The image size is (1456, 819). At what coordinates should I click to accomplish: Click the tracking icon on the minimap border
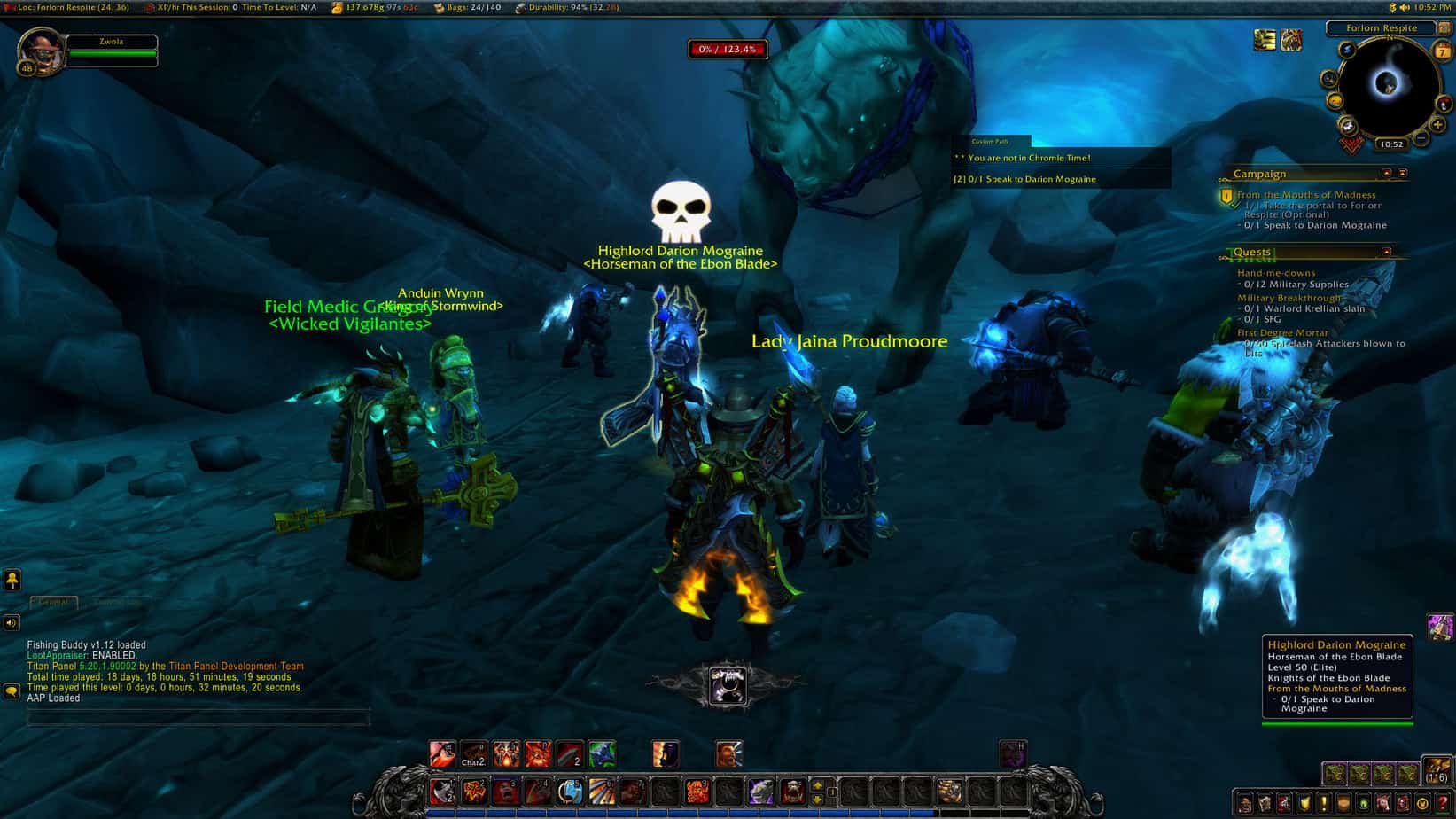1329,79
